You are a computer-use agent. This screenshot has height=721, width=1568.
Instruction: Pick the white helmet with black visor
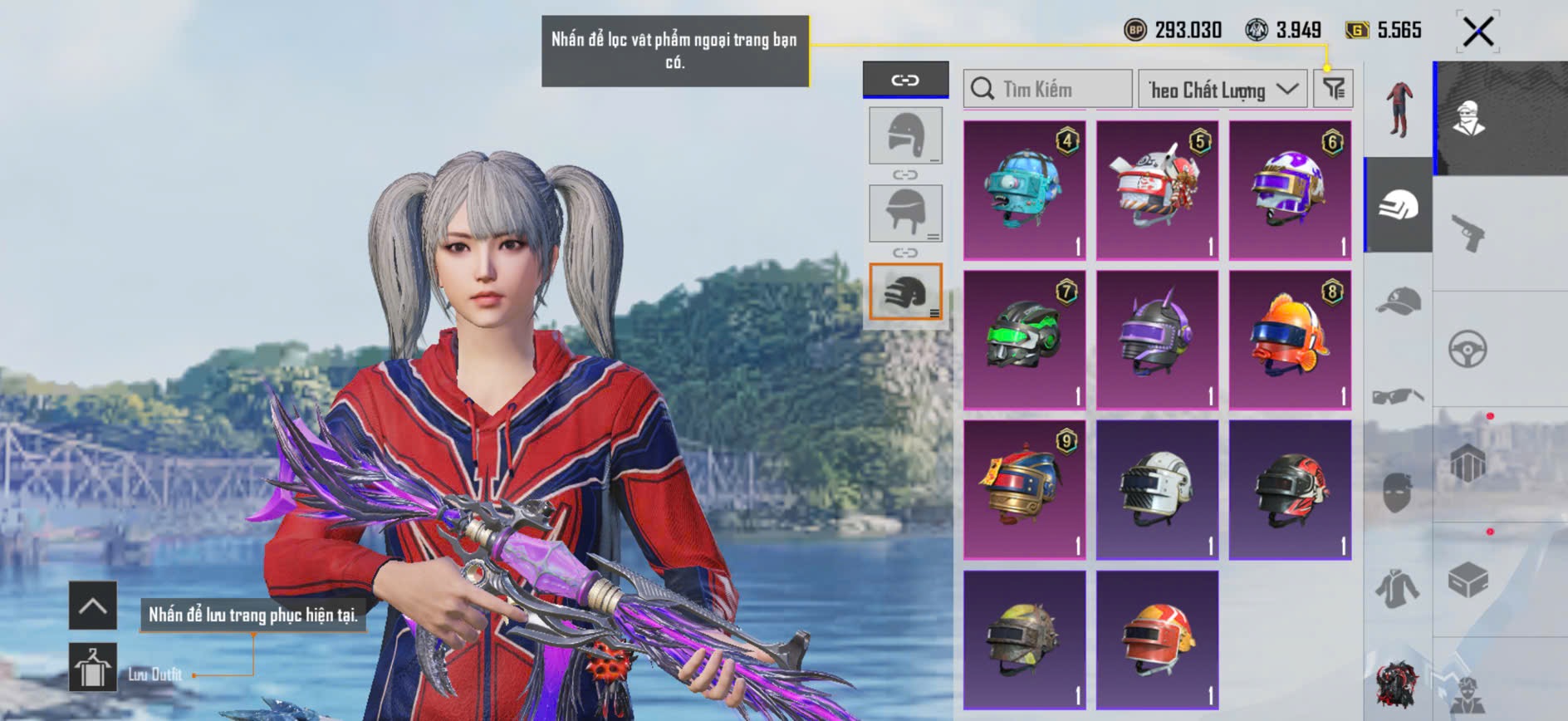point(1157,489)
